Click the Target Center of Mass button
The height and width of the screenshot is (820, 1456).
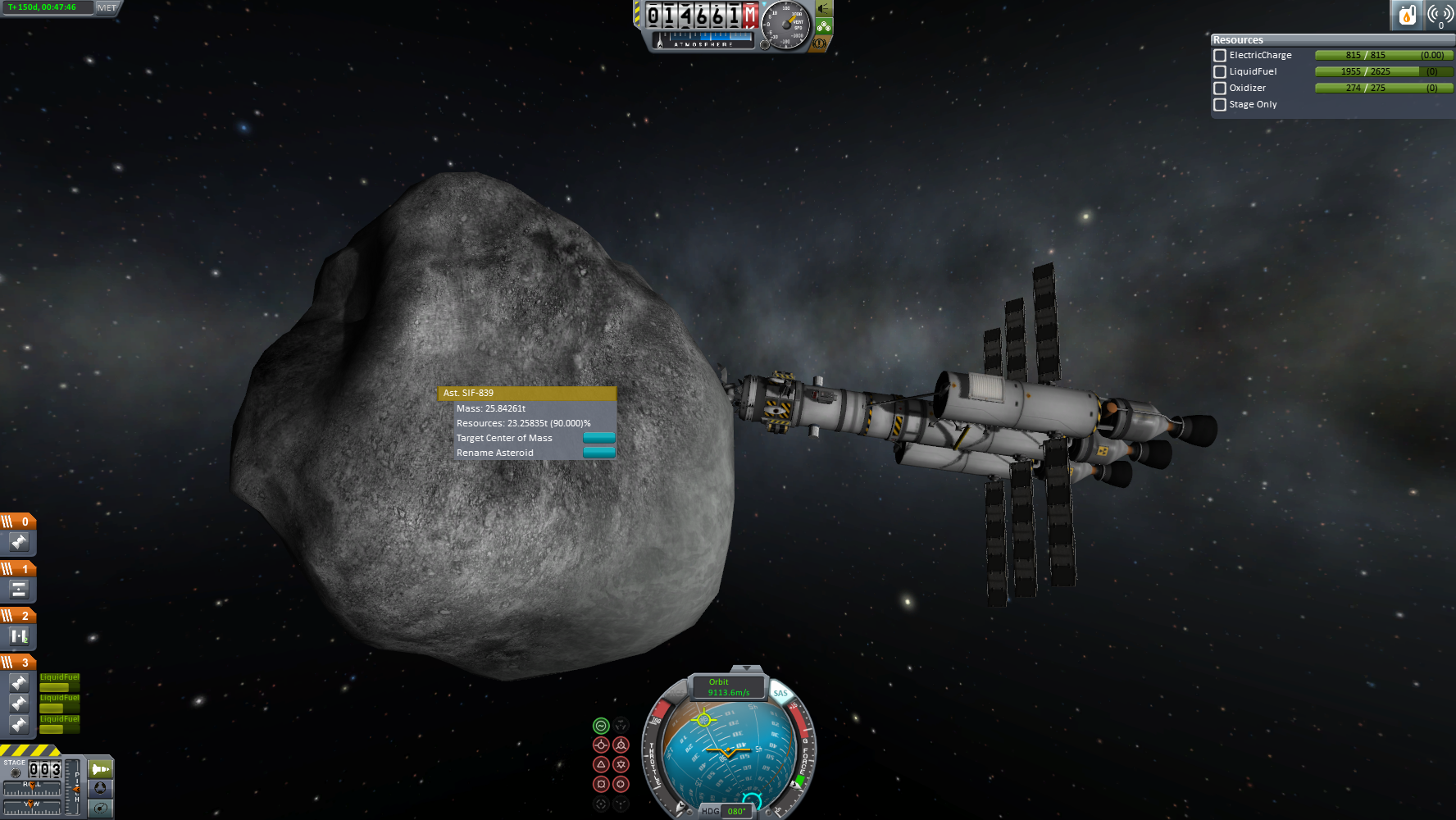click(x=598, y=438)
